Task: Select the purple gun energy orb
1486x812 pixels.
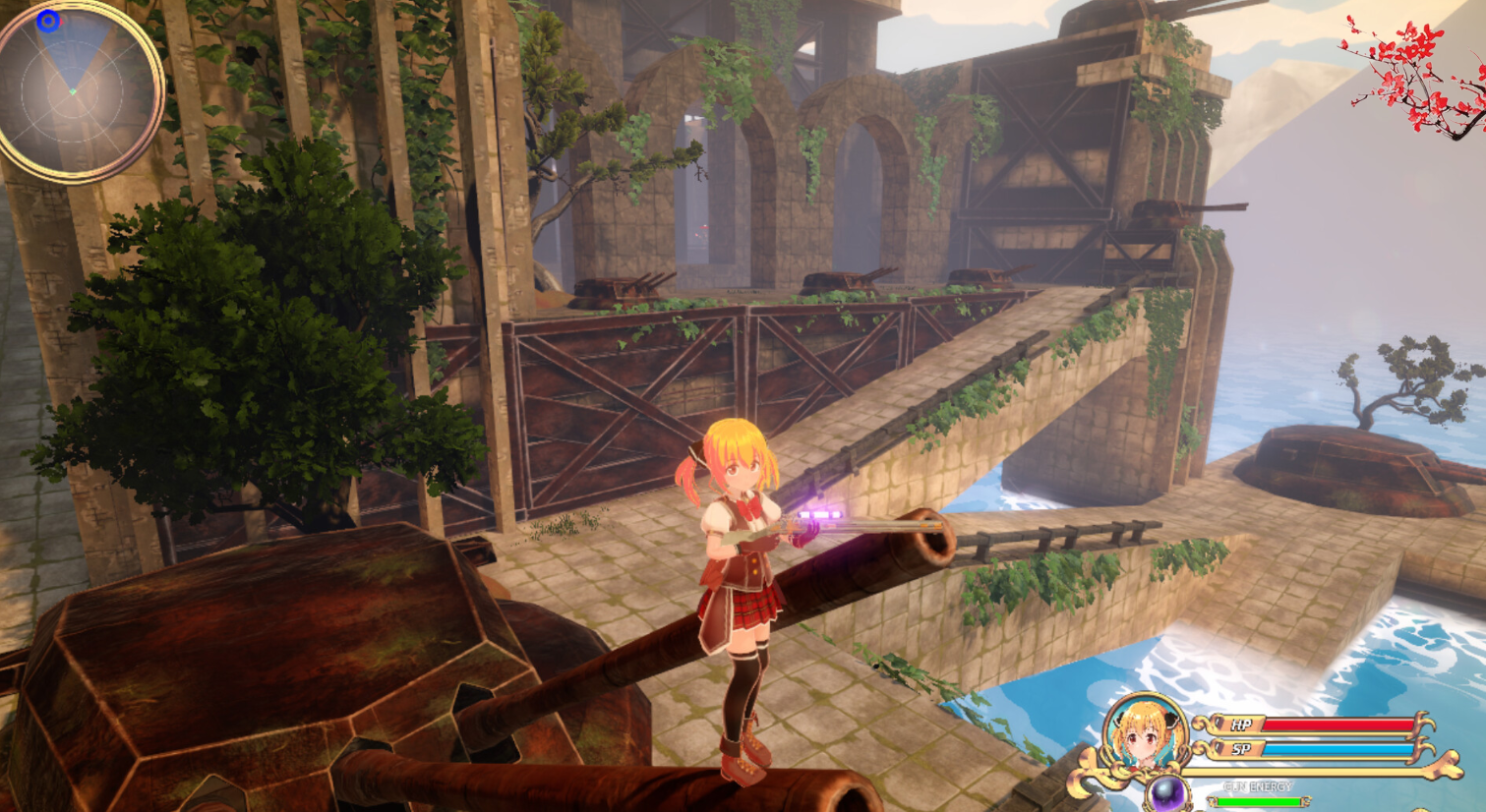Action: 1166,792
